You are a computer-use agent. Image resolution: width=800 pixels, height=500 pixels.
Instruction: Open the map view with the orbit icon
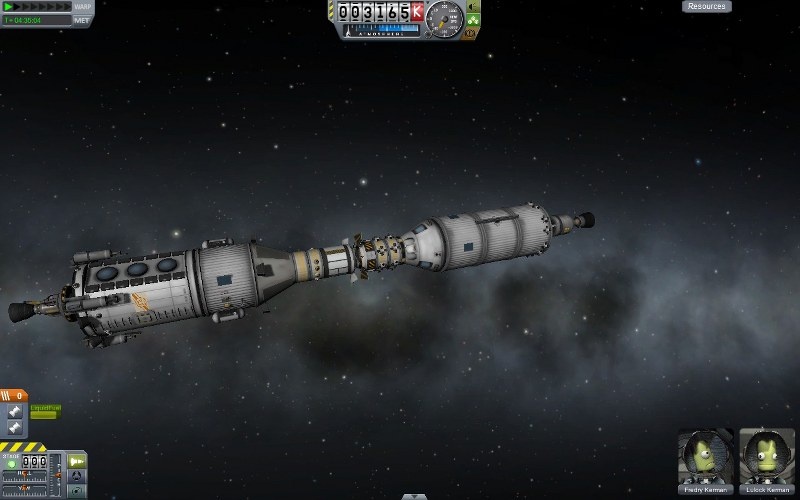[x=76, y=491]
